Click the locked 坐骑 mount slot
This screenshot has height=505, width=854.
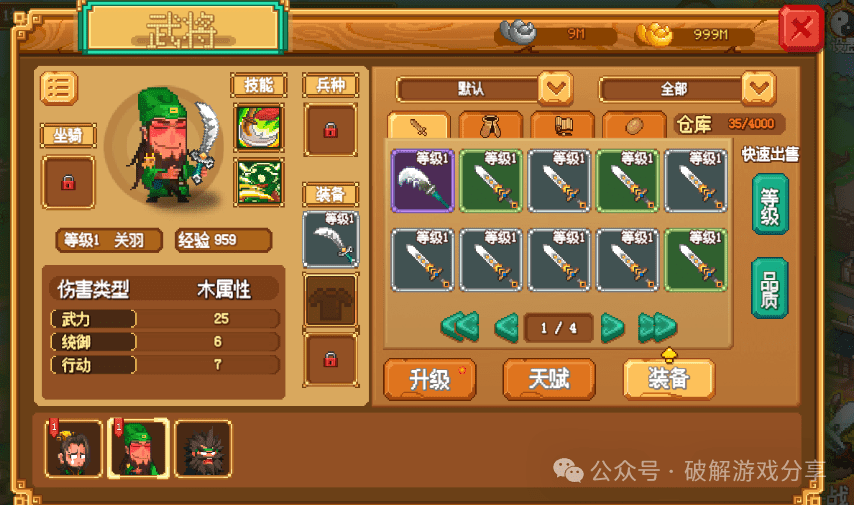(68, 183)
